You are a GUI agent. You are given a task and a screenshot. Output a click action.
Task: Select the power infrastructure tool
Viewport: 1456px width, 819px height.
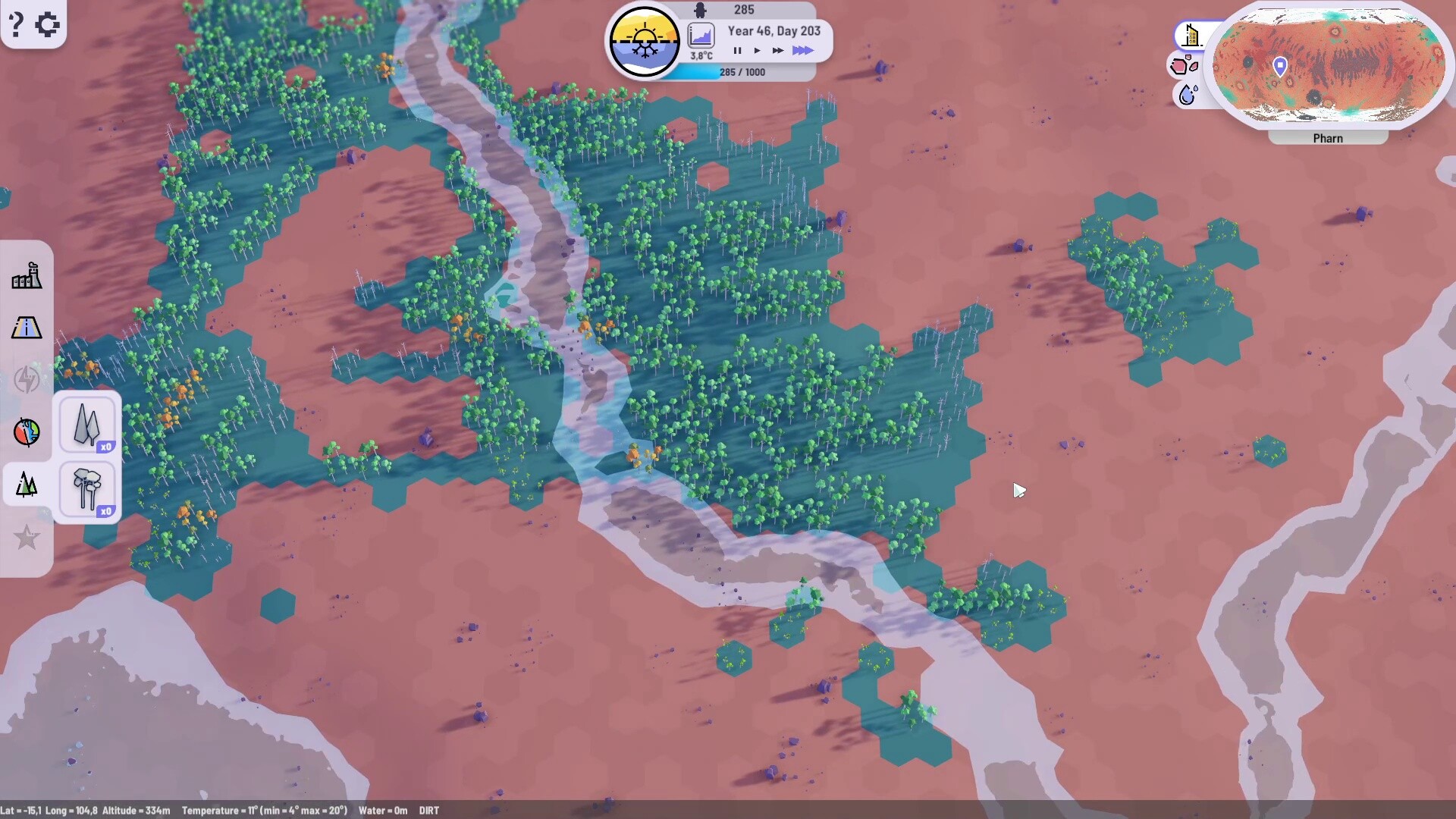pyautogui.click(x=27, y=381)
